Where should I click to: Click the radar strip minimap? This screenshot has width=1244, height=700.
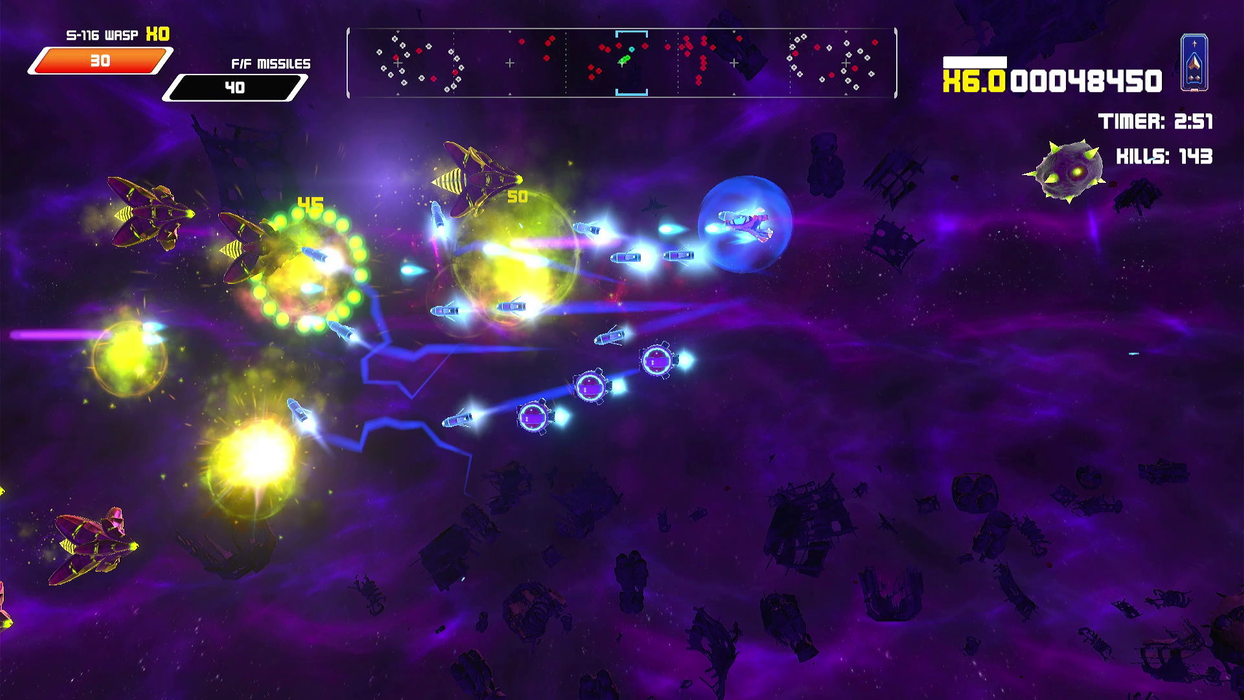[x=621, y=63]
